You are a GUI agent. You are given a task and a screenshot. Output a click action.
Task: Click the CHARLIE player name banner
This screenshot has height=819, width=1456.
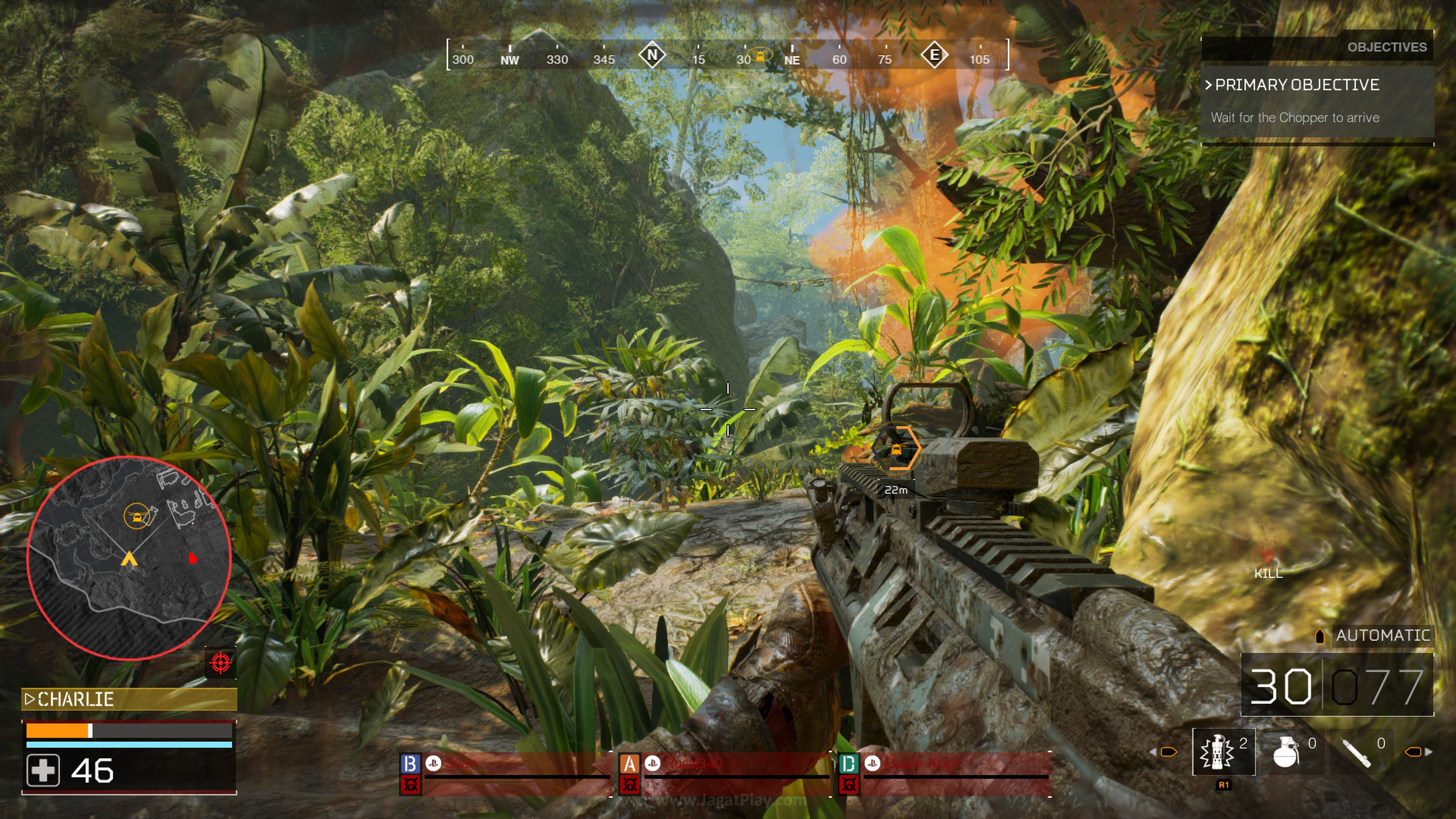click(129, 699)
